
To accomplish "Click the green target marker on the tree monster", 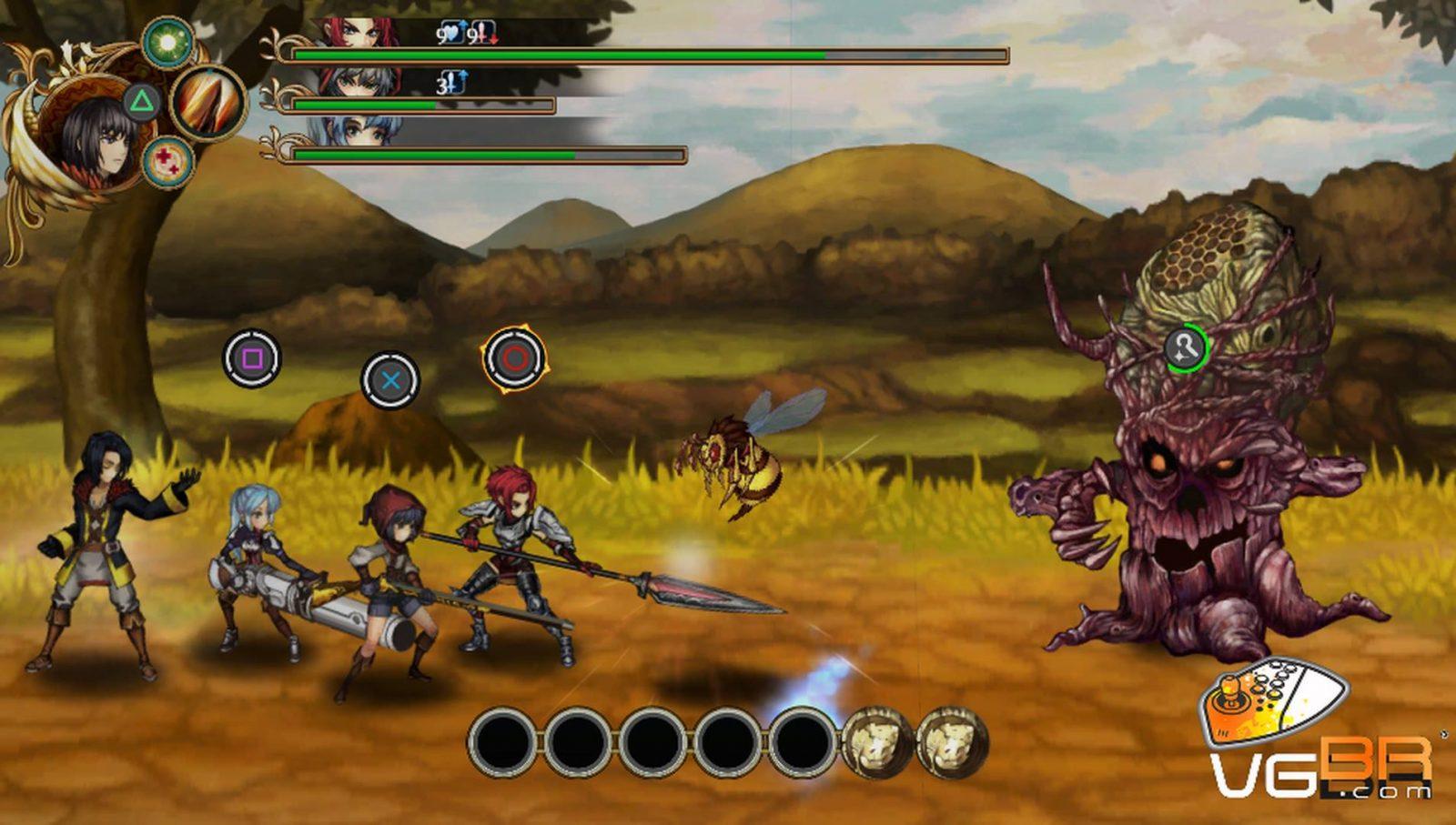I will click(1186, 347).
